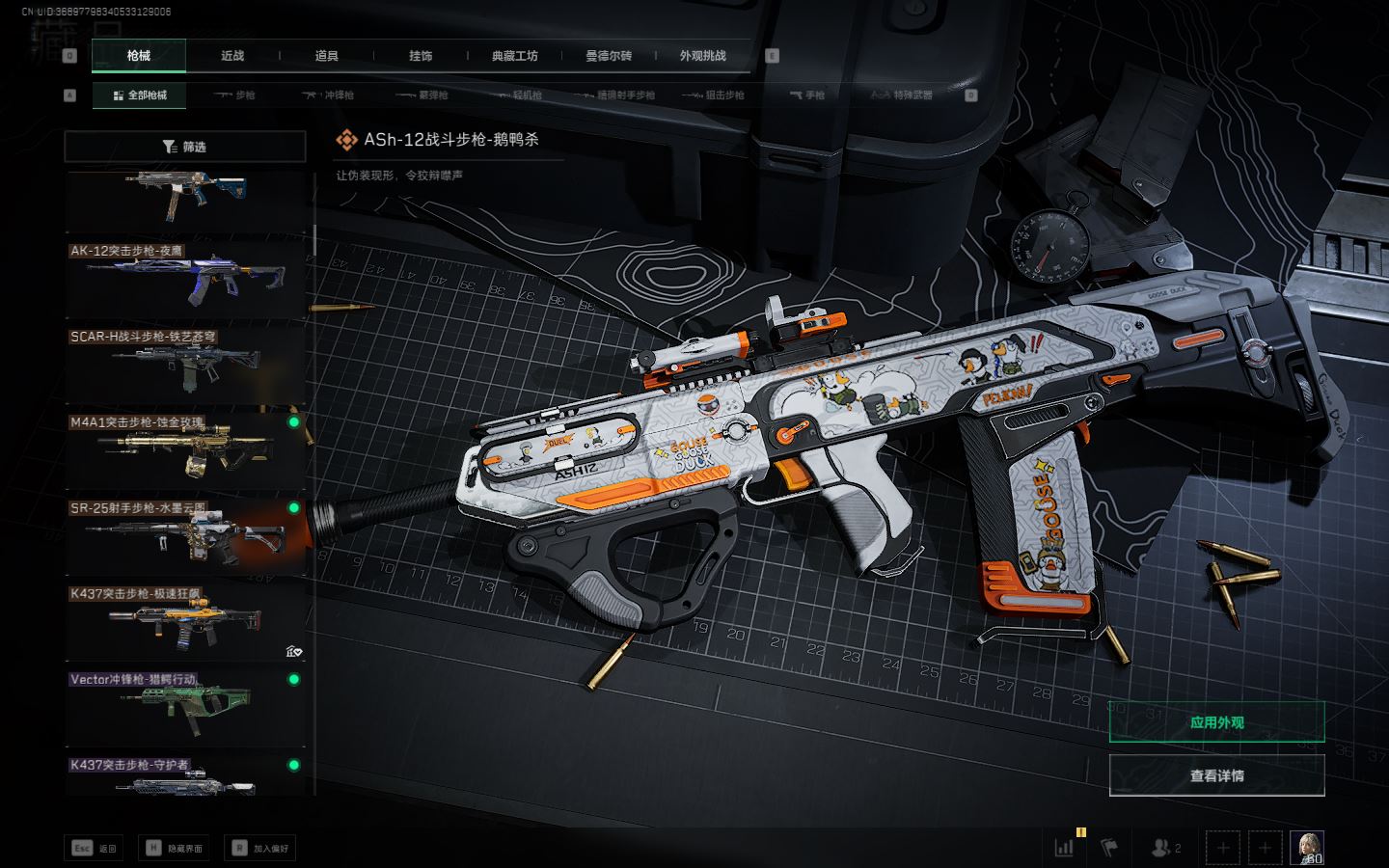This screenshot has width=1389, height=868.
Task: Open the player avatar profile
Action: 1307,847
